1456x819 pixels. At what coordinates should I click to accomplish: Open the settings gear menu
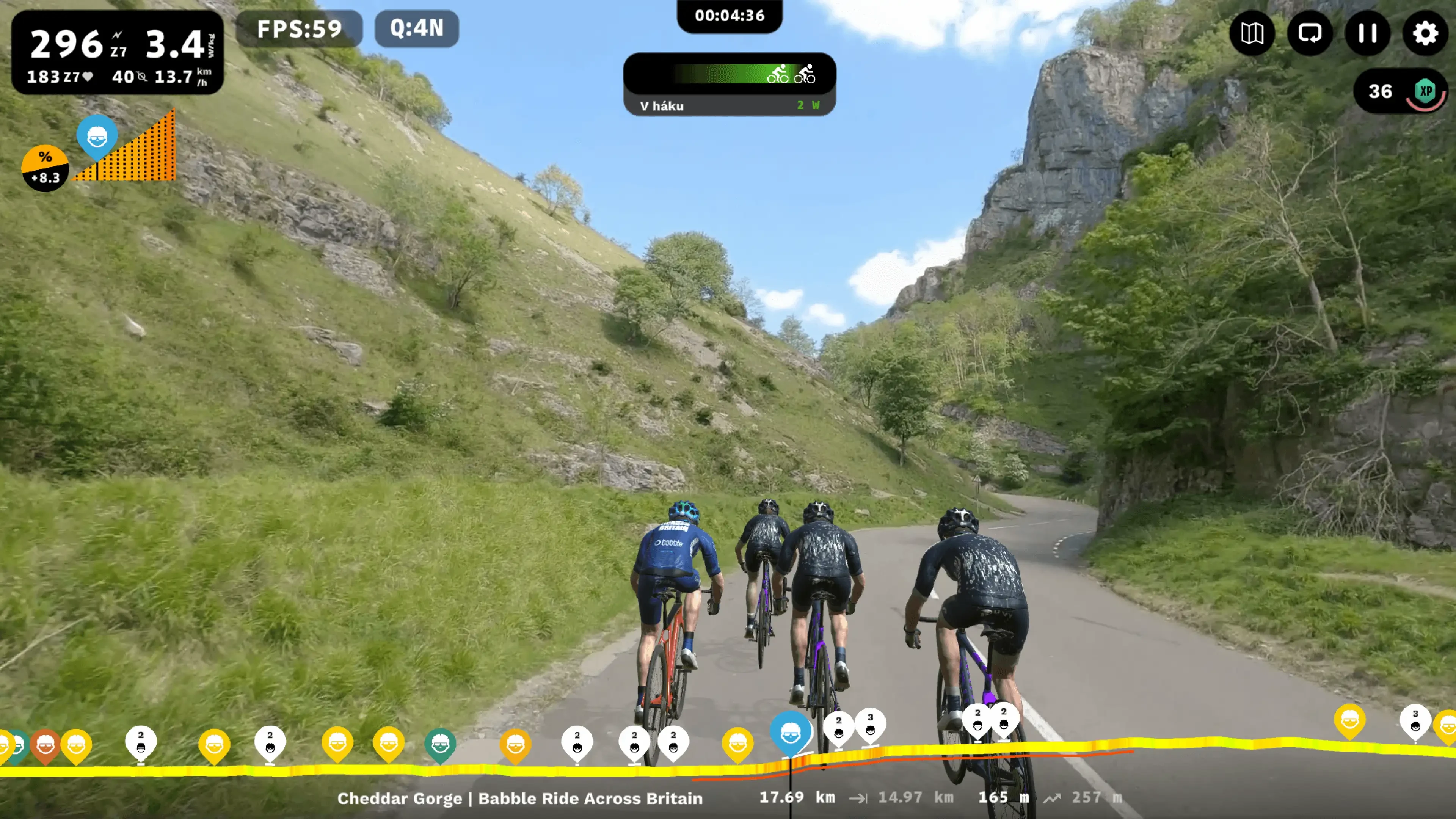[x=1425, y=33]
